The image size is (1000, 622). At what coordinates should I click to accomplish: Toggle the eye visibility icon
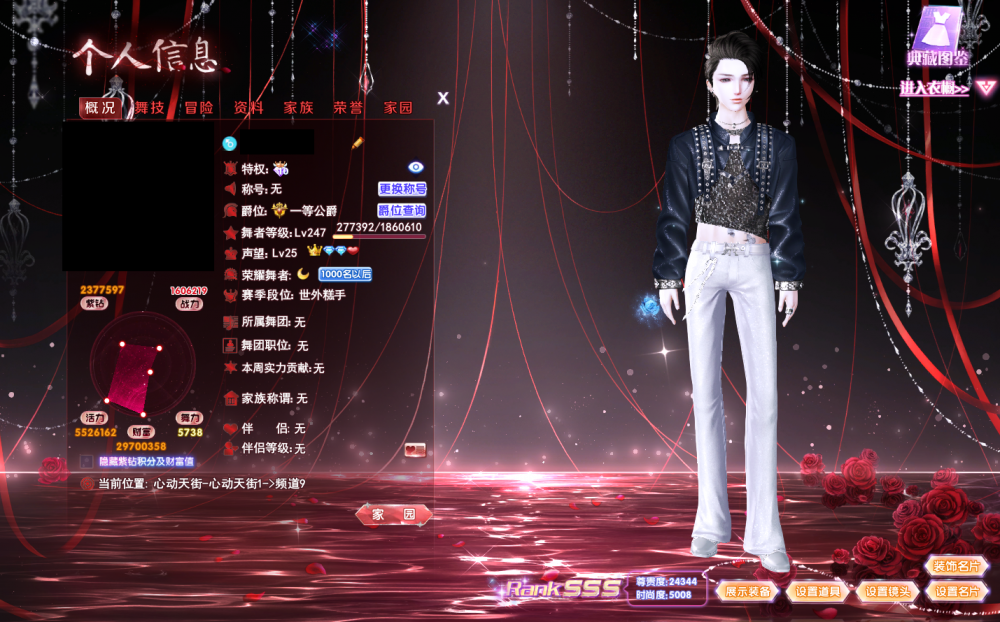coord(416,167)
